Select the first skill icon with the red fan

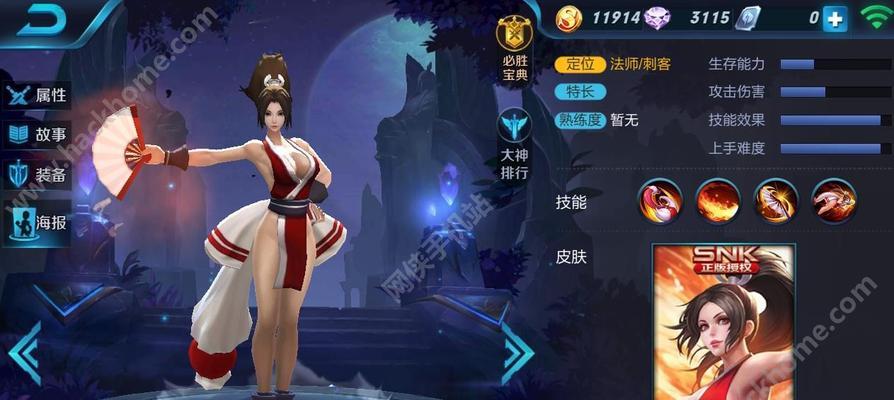pyautogui.click(x=661, y=200)
